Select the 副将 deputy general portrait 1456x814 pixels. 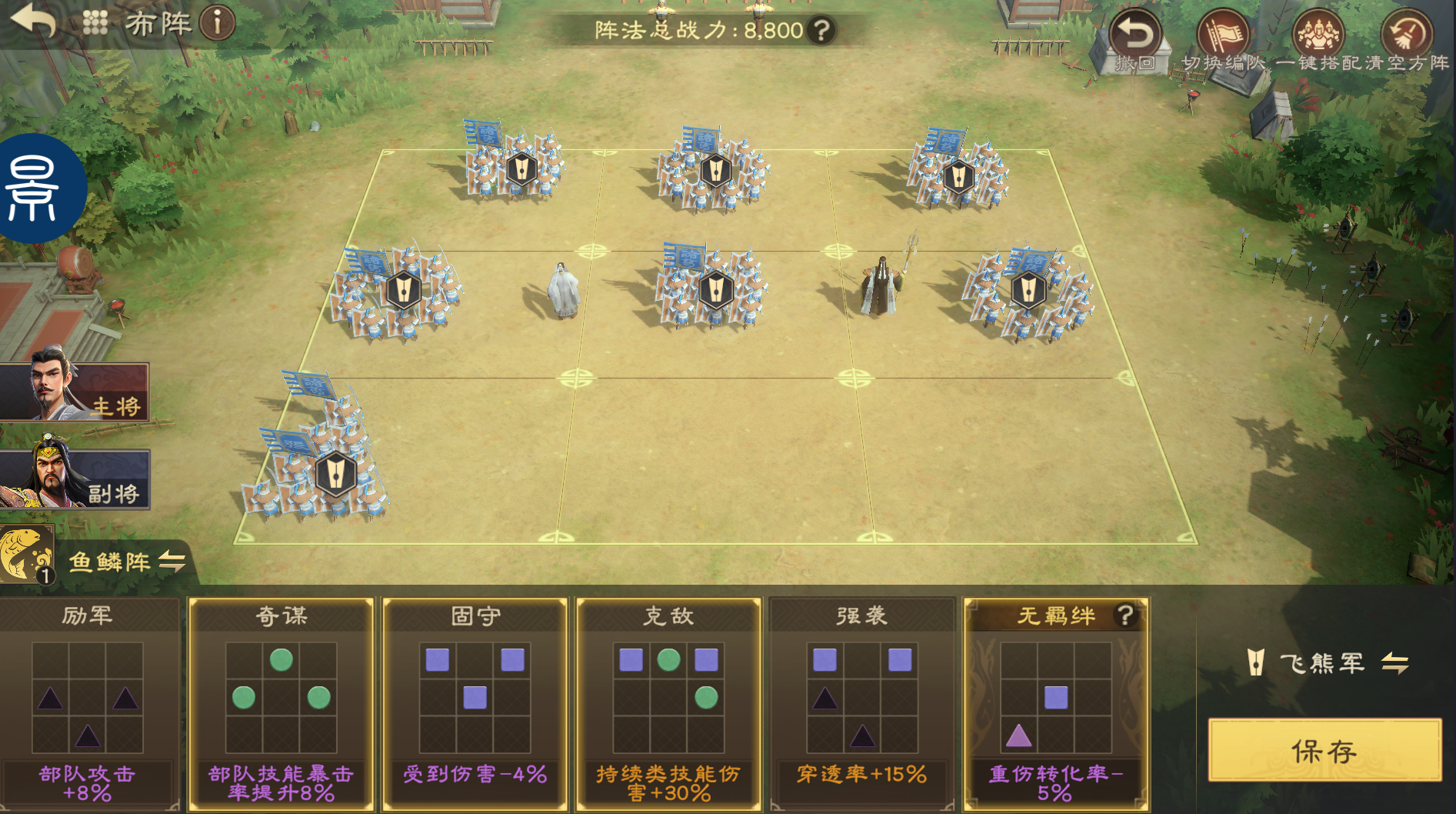(x=74, y=479)
